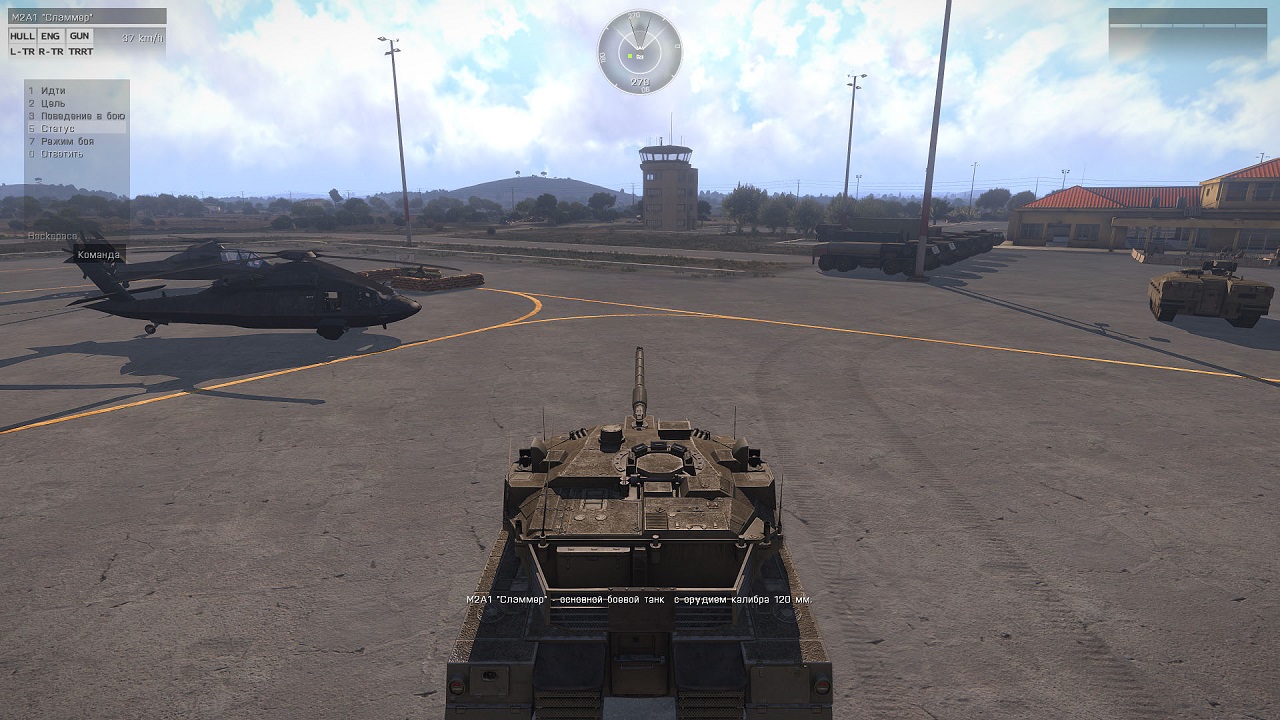Click the Команда label below the menu

(x=99, y=255)
